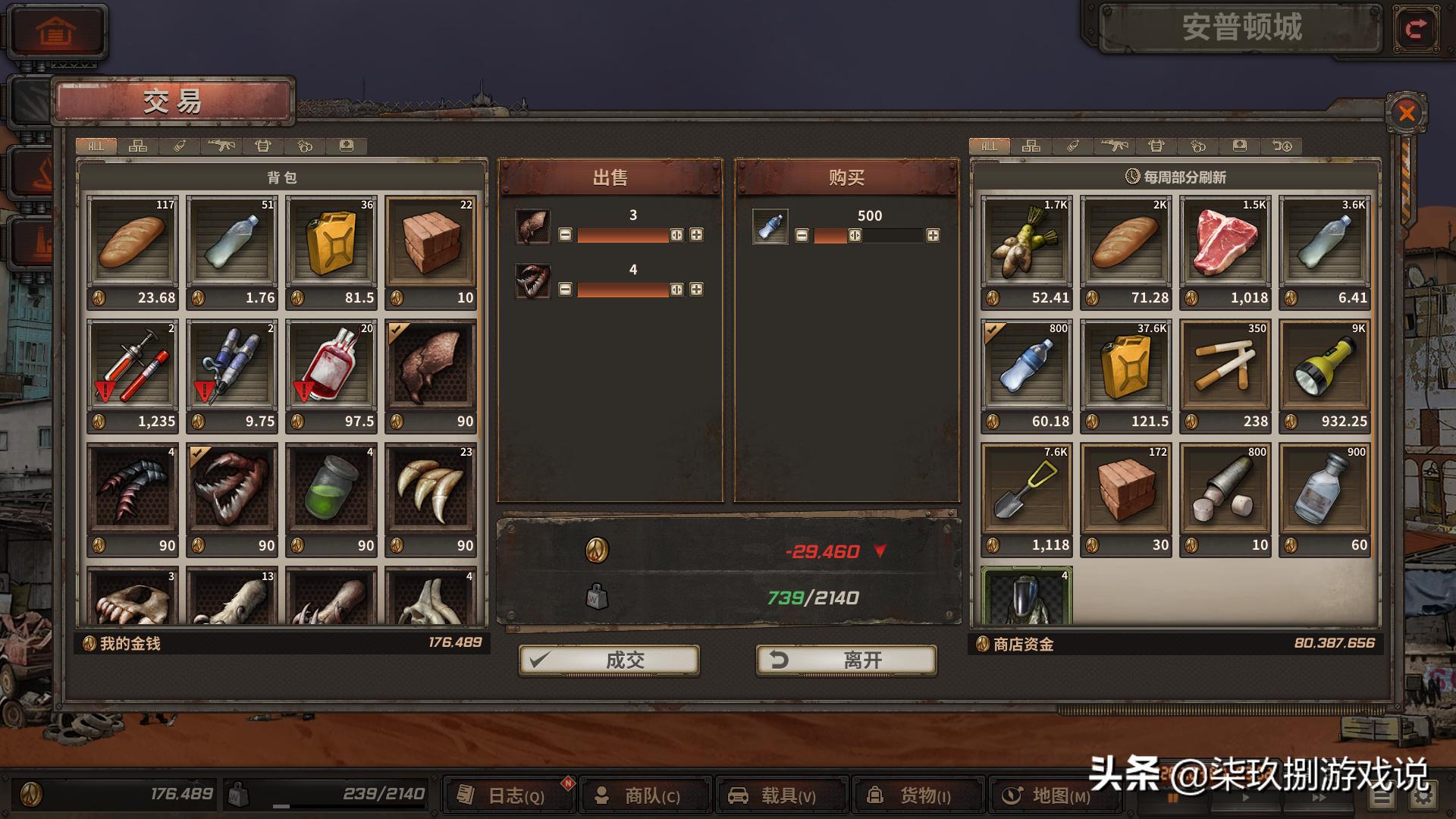Show all backpack items with ALL tab
Viewport: 1456px width, 819px height.
tap(96, 146)
